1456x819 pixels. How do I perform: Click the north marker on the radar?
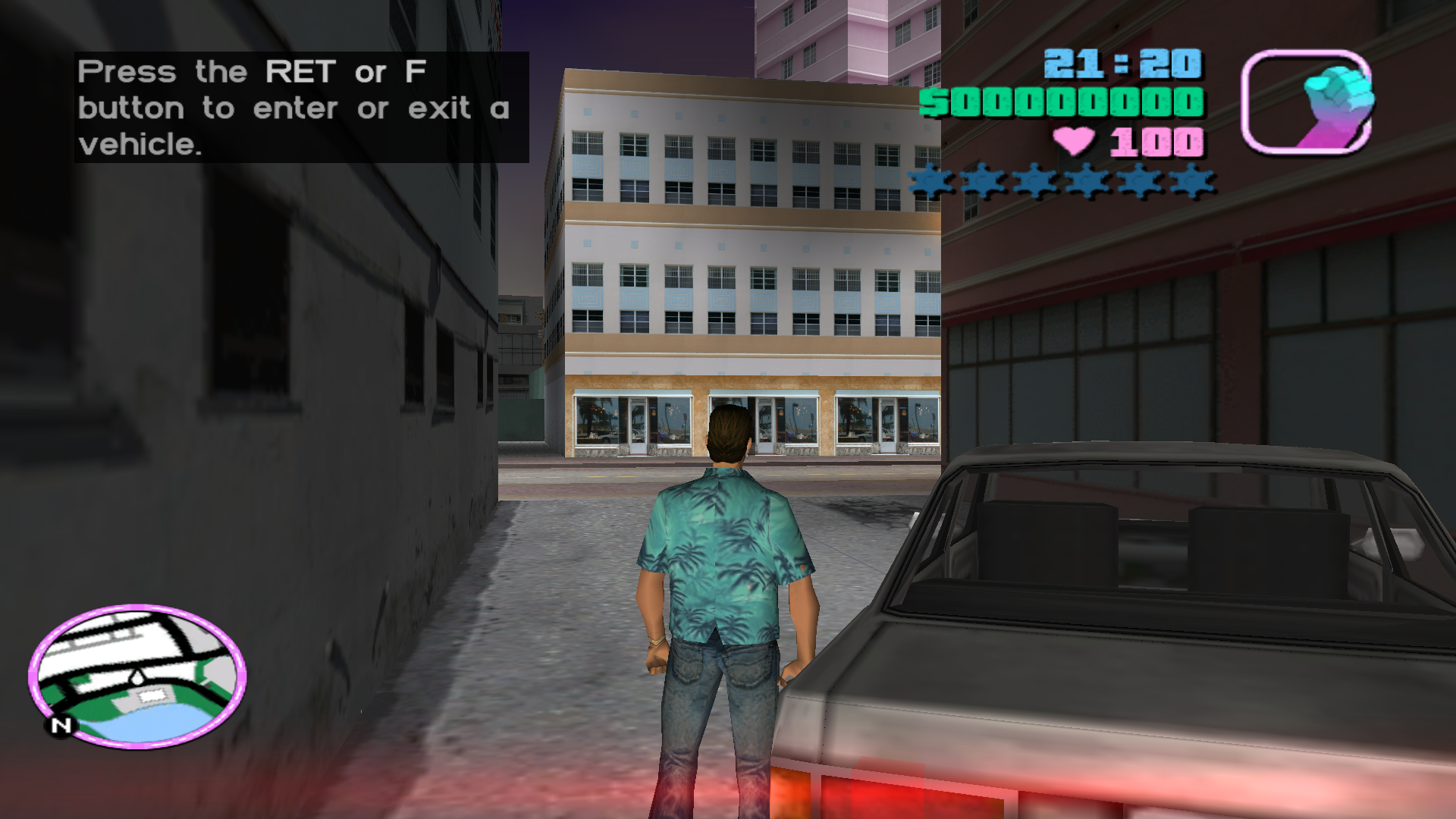(61, 726)
